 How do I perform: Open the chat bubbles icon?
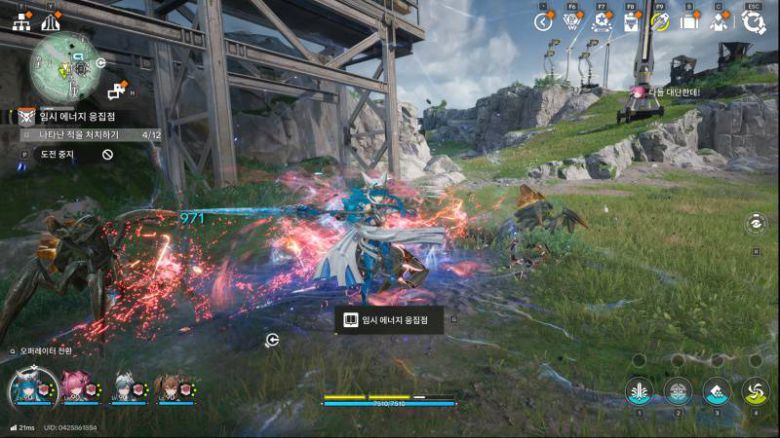[116, 91]
